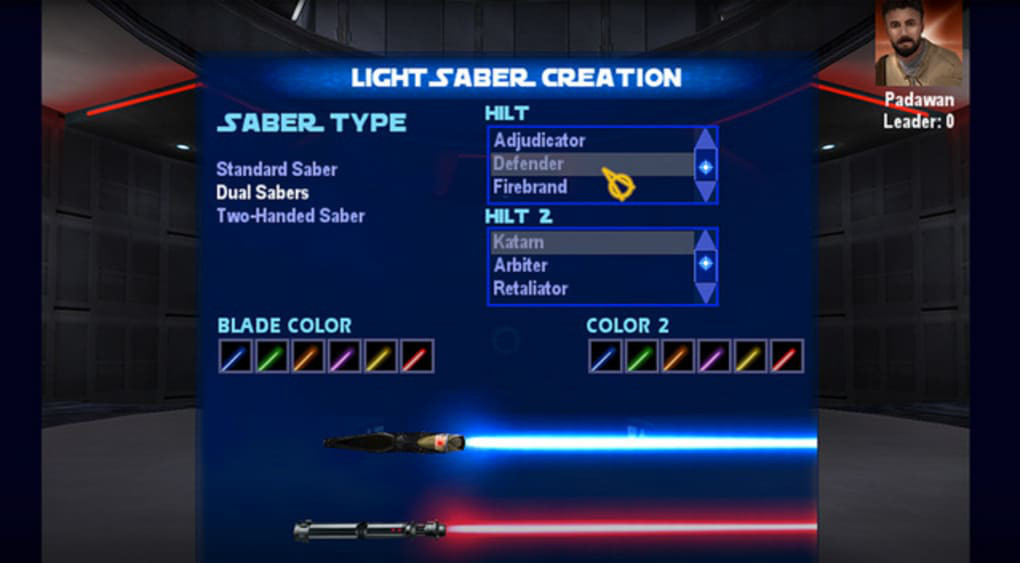Choose the Defender hilt
1020x563 pixels.
(x=529, y=164)
